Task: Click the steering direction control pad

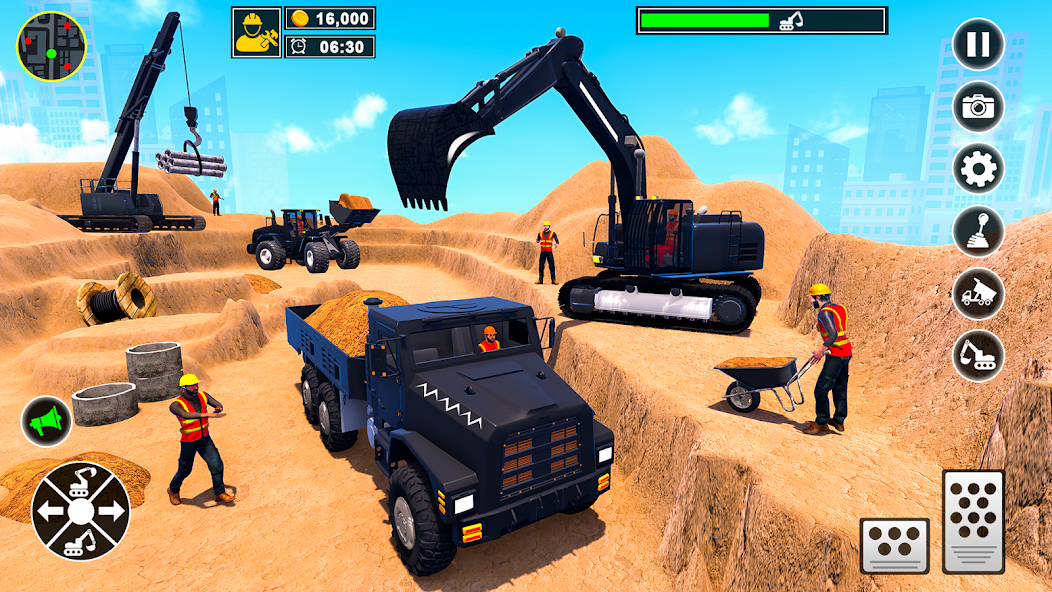Action: 80,511
